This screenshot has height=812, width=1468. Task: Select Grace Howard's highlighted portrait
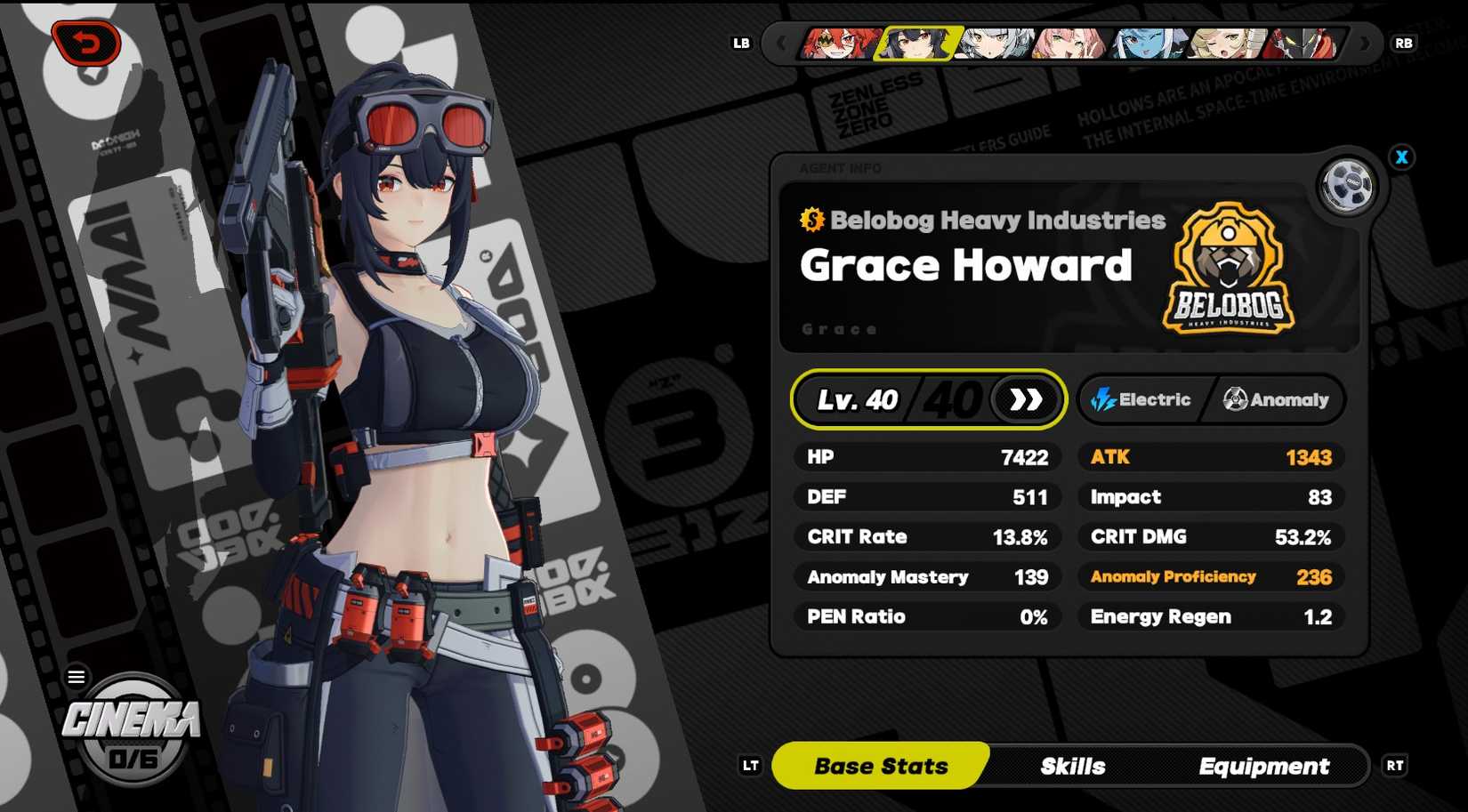tap(916, 43)
